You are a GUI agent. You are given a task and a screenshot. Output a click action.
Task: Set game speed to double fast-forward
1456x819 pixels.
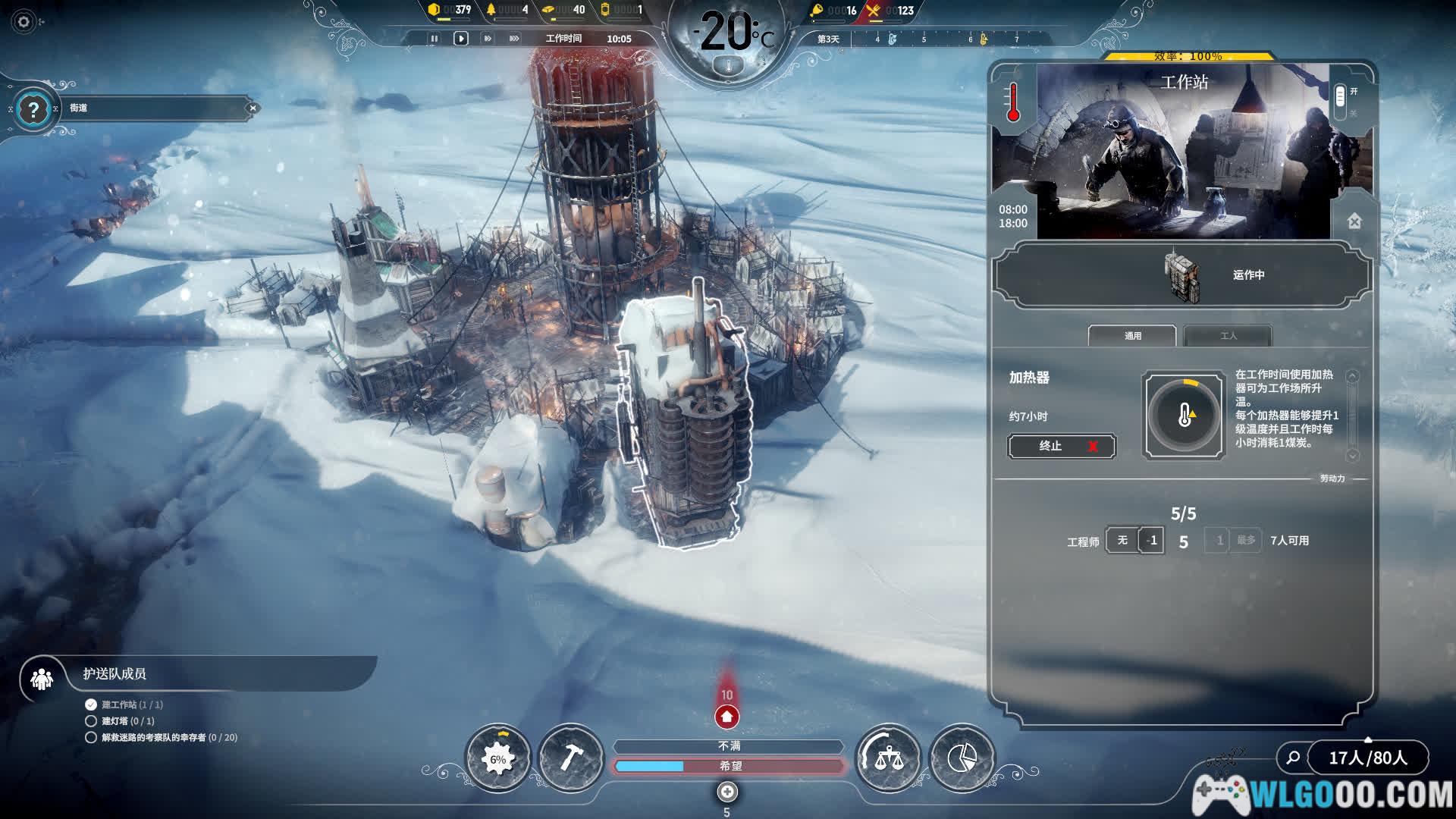488,39
